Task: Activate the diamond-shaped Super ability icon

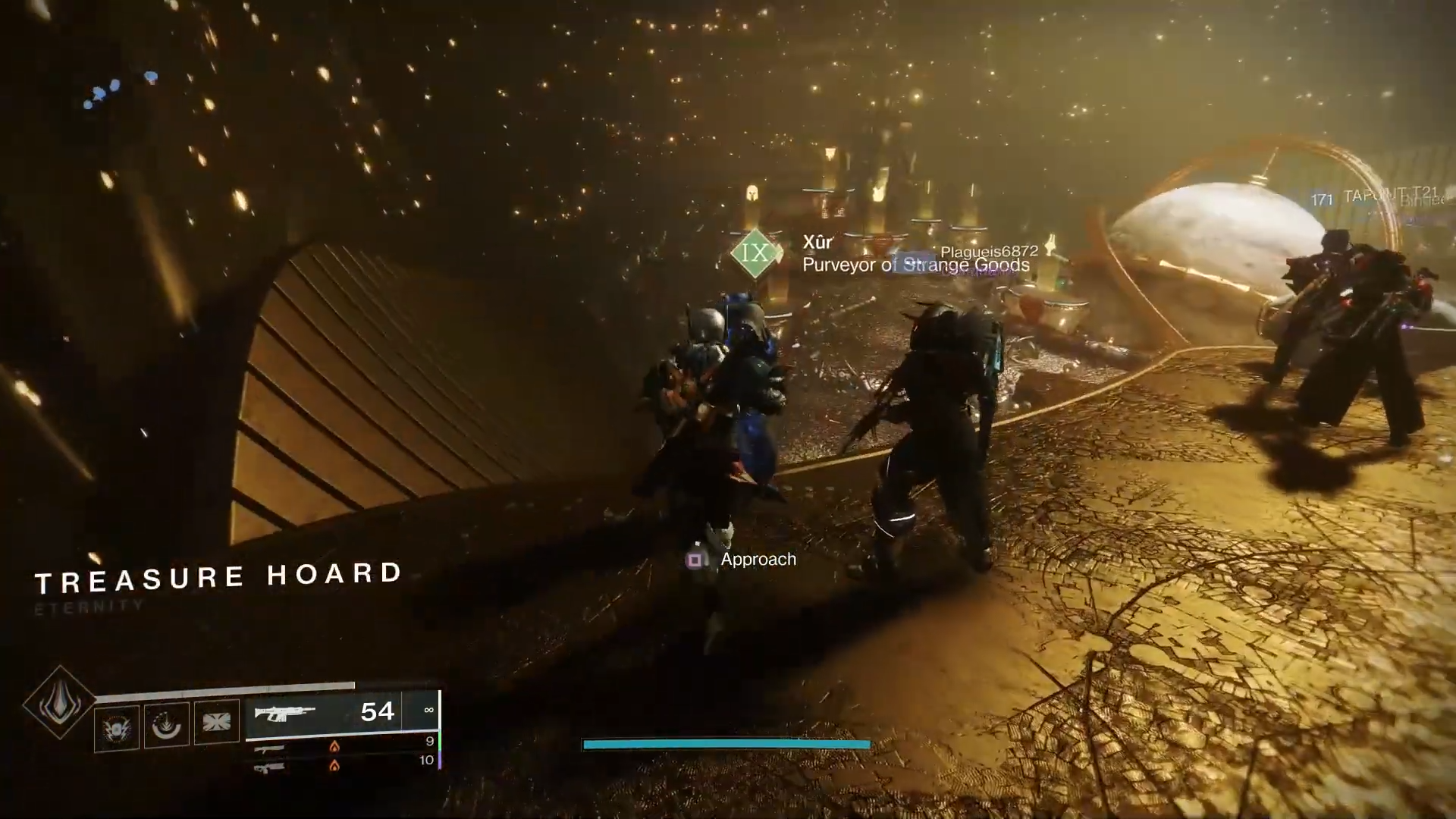Action: (59, 703)
